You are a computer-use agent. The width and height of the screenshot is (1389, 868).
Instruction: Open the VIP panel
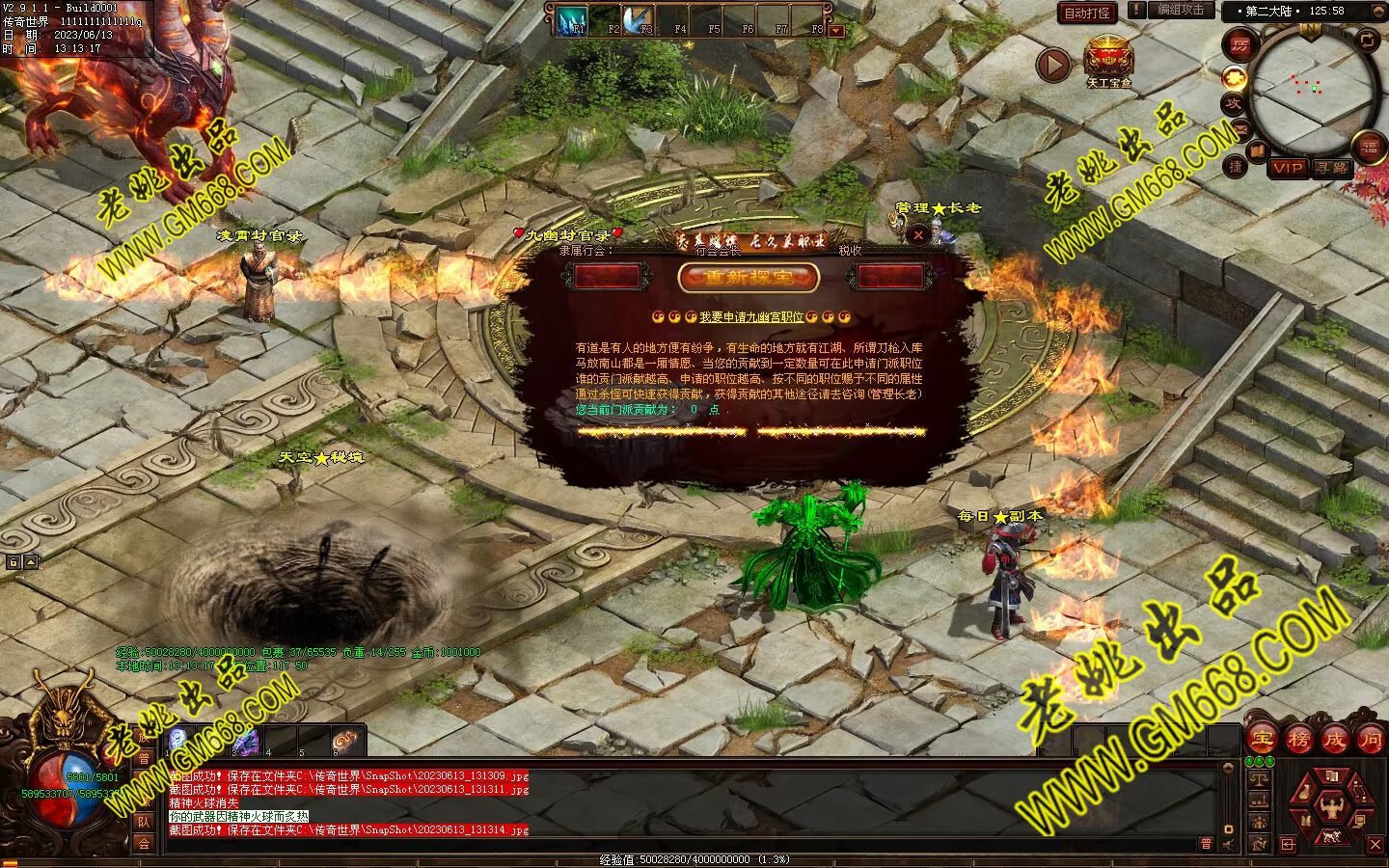(x=1287, y=168)
